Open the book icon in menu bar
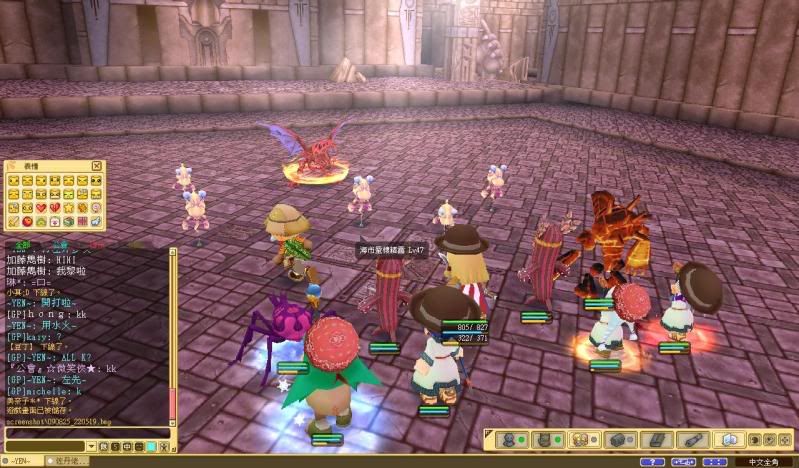 [x=729, y=439]
